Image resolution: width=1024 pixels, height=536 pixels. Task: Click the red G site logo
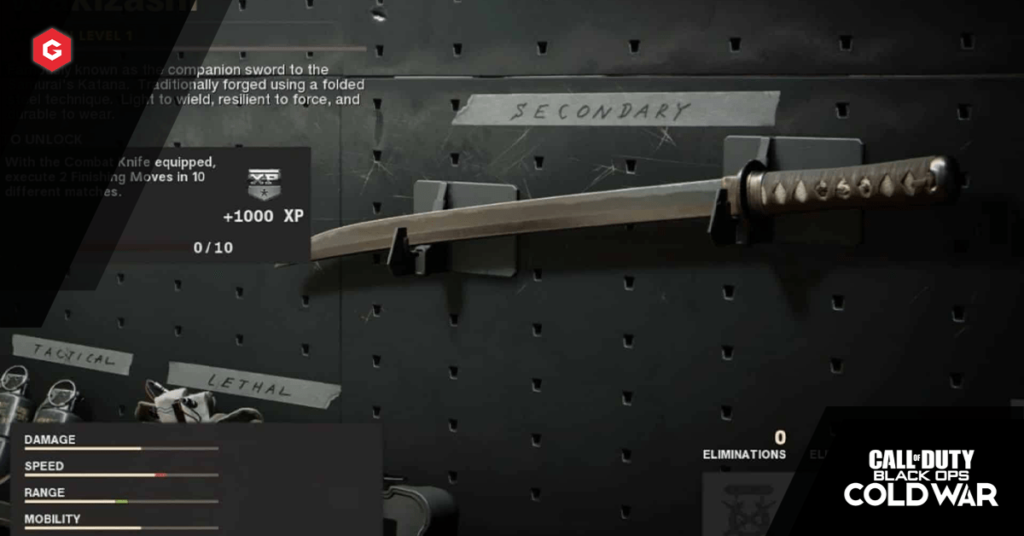pyautogui.click(x=48, y=48)
